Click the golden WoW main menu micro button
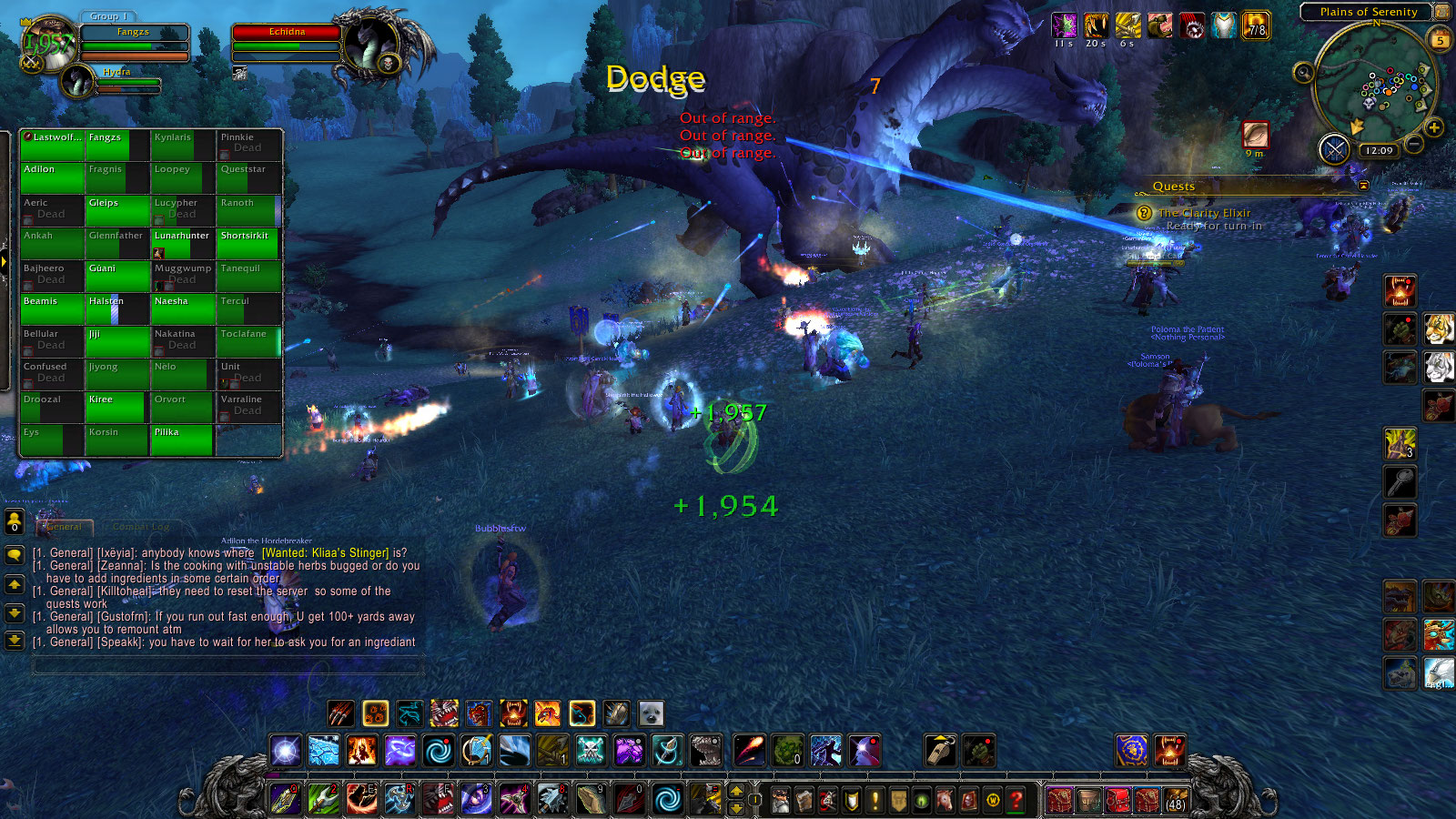1456x819 pixels. point(992,800)
